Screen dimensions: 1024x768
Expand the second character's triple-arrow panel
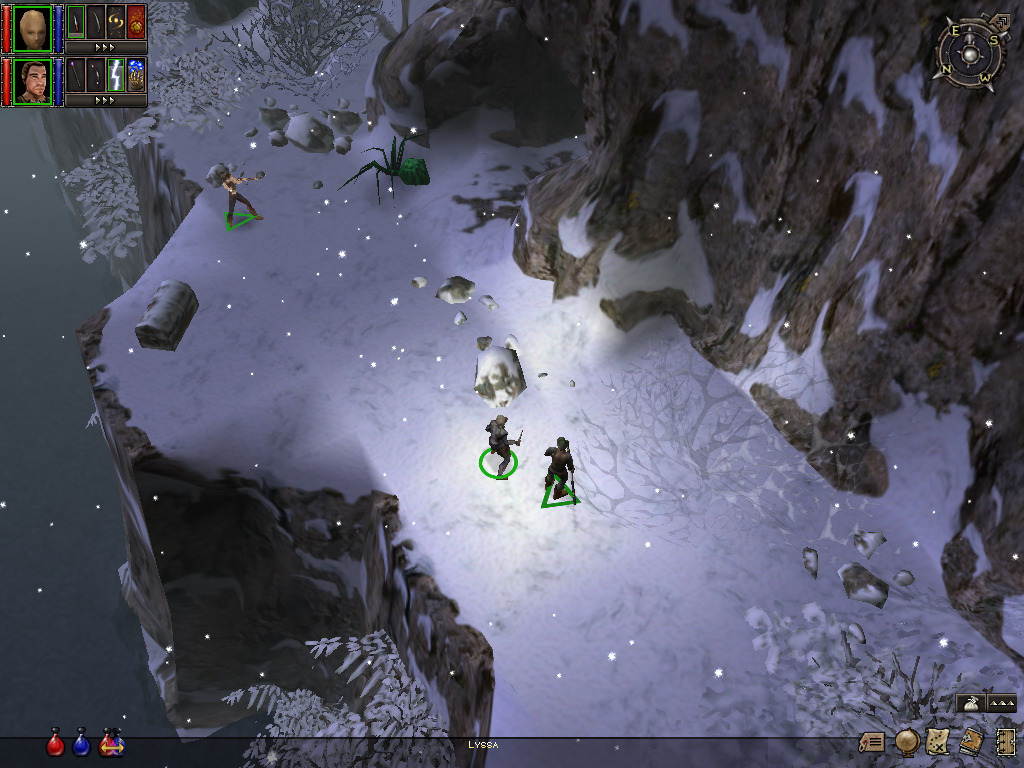pos(105,100)
